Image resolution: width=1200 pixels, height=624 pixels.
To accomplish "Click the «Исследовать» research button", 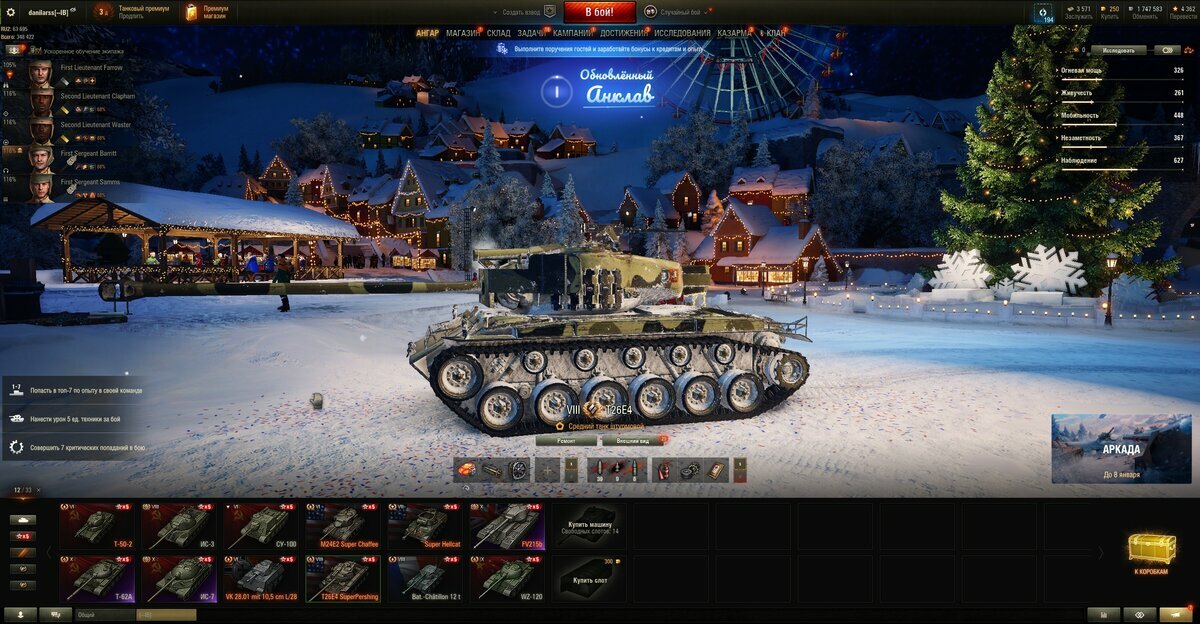I will pyautogui.click(x=1118, y=50).
